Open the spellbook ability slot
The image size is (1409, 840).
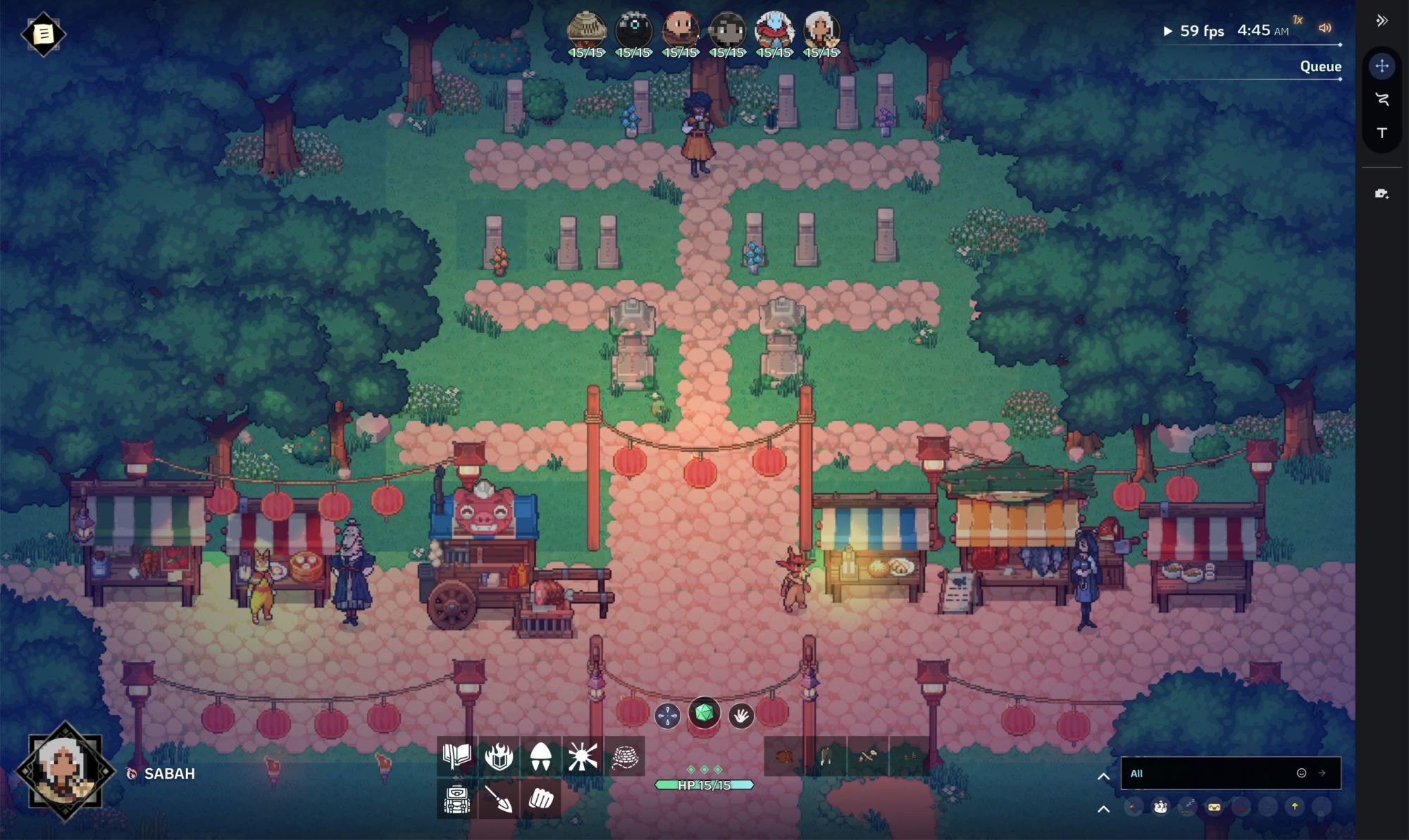457,757
